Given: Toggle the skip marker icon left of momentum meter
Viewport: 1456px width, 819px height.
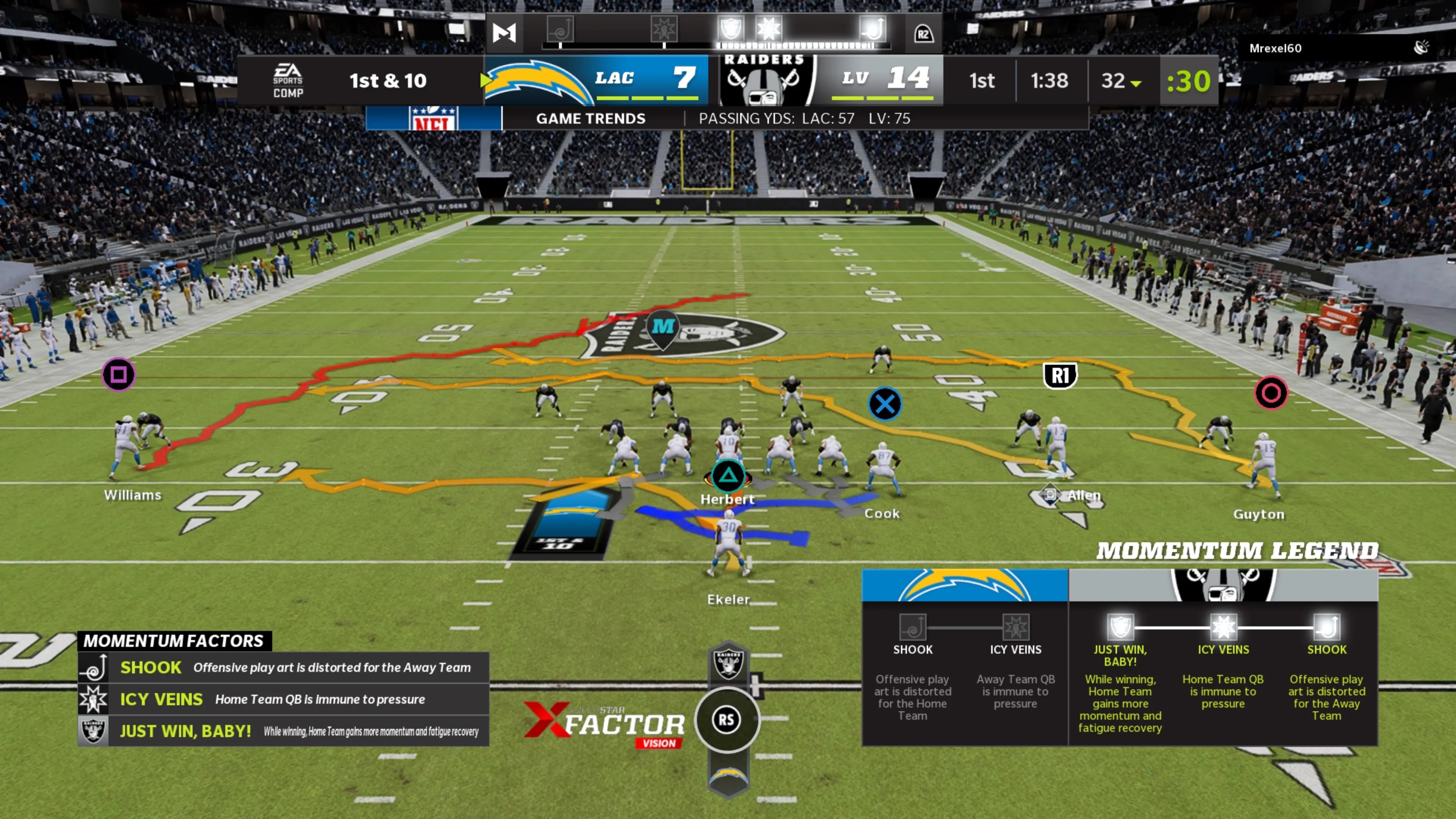Looking at the screenshot, I should point(504,33).
